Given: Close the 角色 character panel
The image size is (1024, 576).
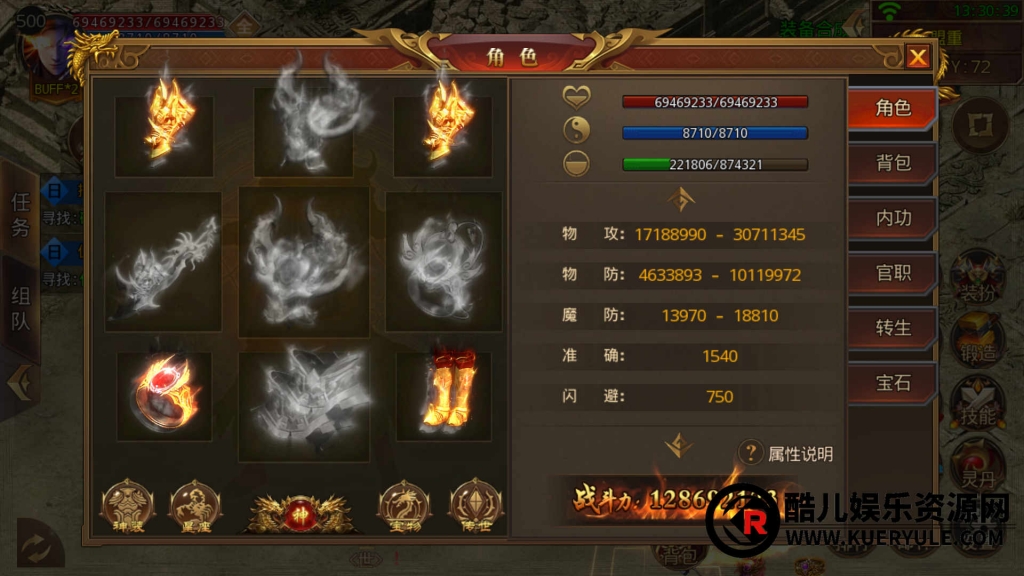Looking at the screenshot, I should [917, 57].
